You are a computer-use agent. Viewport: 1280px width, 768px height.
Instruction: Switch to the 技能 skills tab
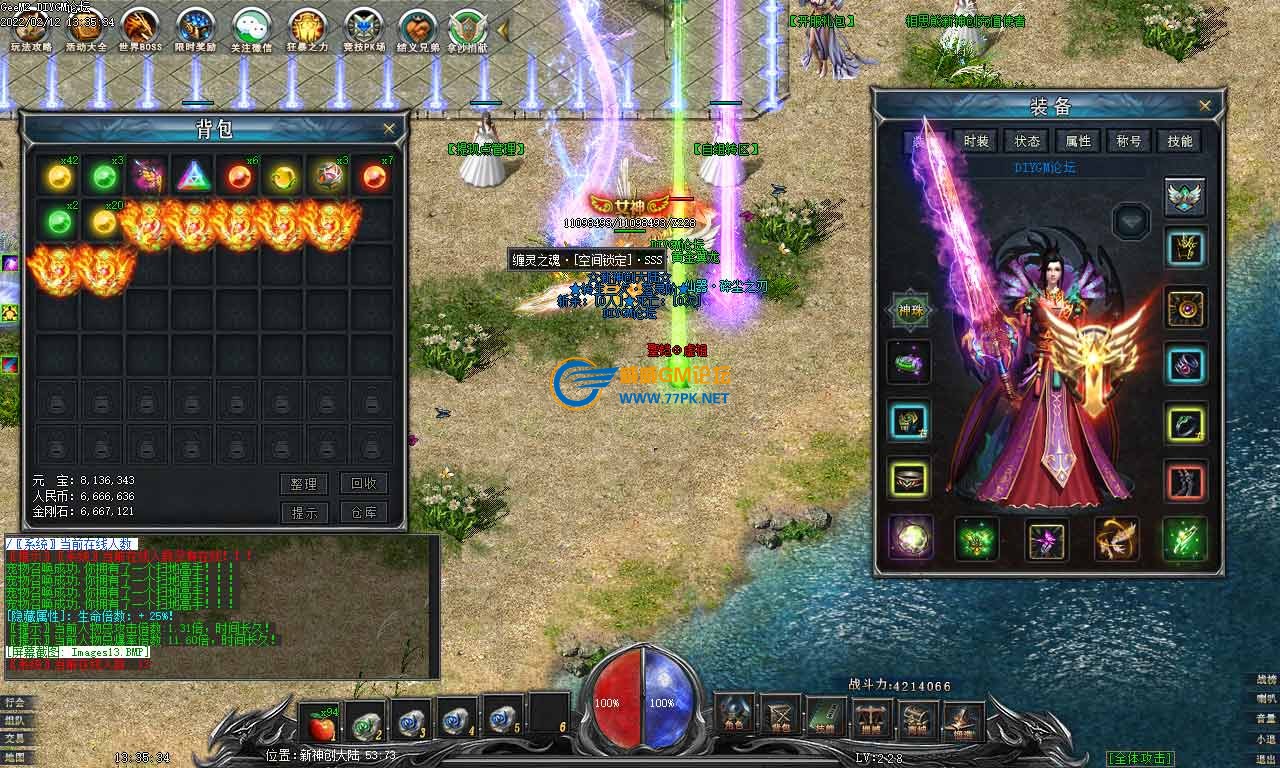pyautogui.click(x=1180, y=142)
